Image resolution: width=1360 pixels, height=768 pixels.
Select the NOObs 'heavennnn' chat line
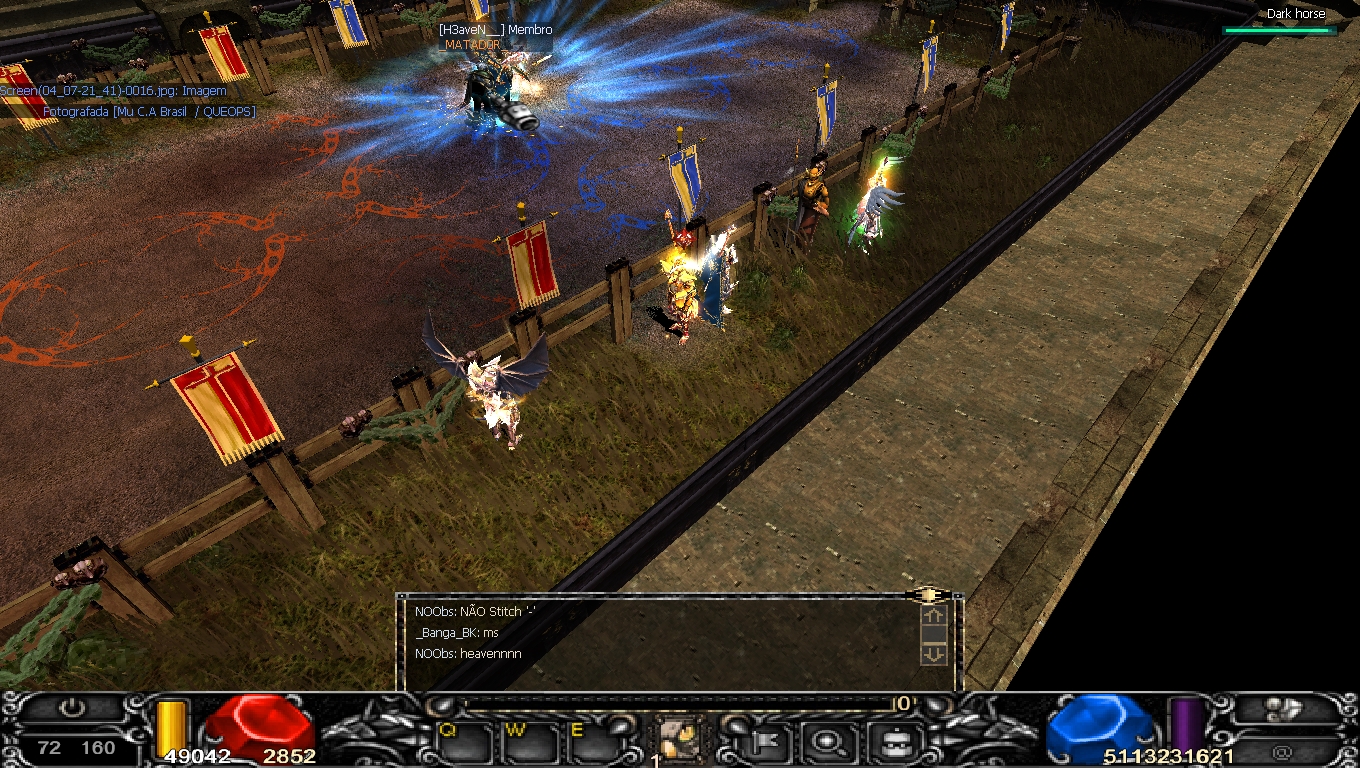click(468, 654)
